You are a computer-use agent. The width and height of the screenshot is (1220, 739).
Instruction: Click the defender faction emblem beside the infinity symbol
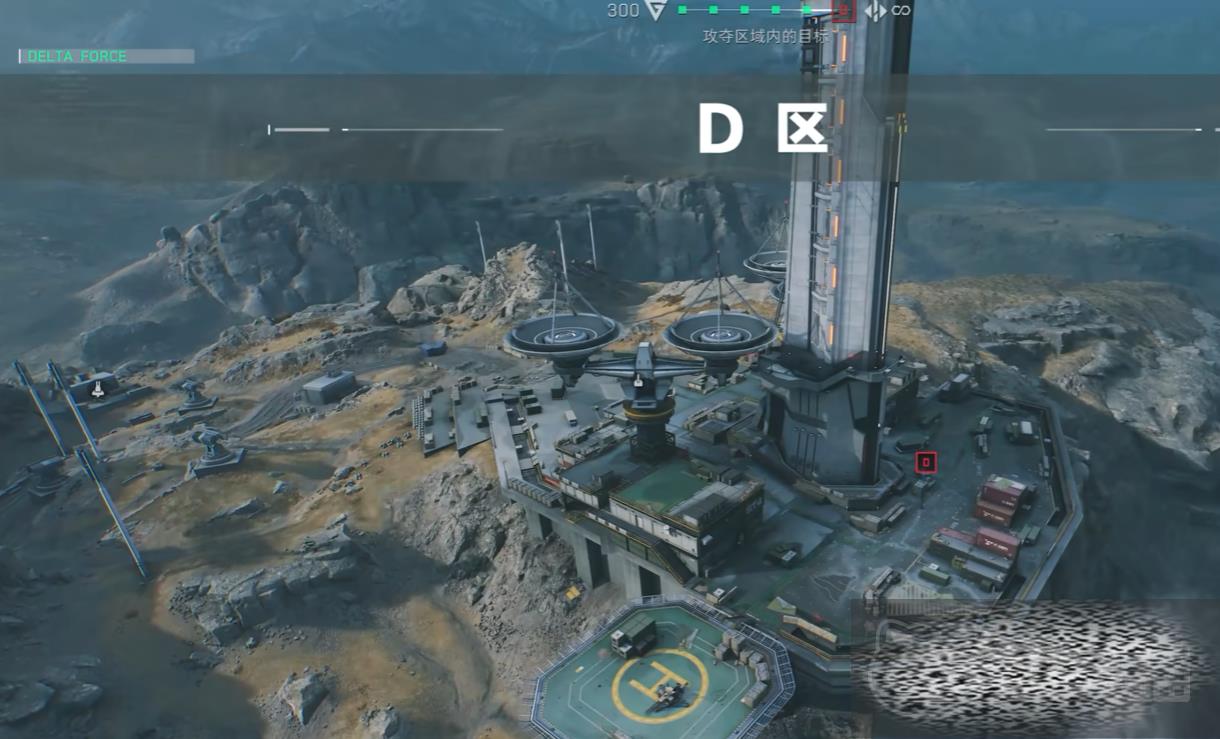875,10
